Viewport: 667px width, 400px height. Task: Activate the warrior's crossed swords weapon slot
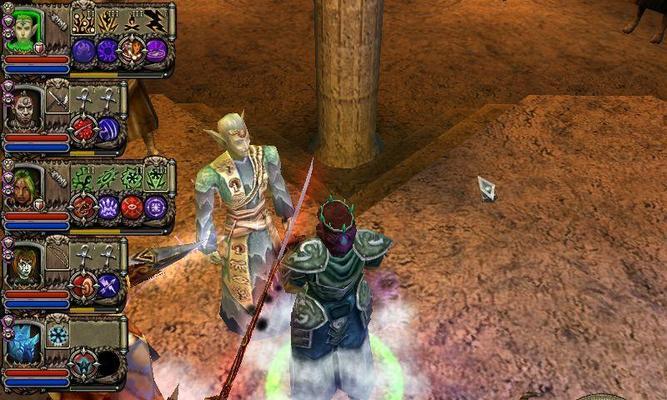click(58, 101)
